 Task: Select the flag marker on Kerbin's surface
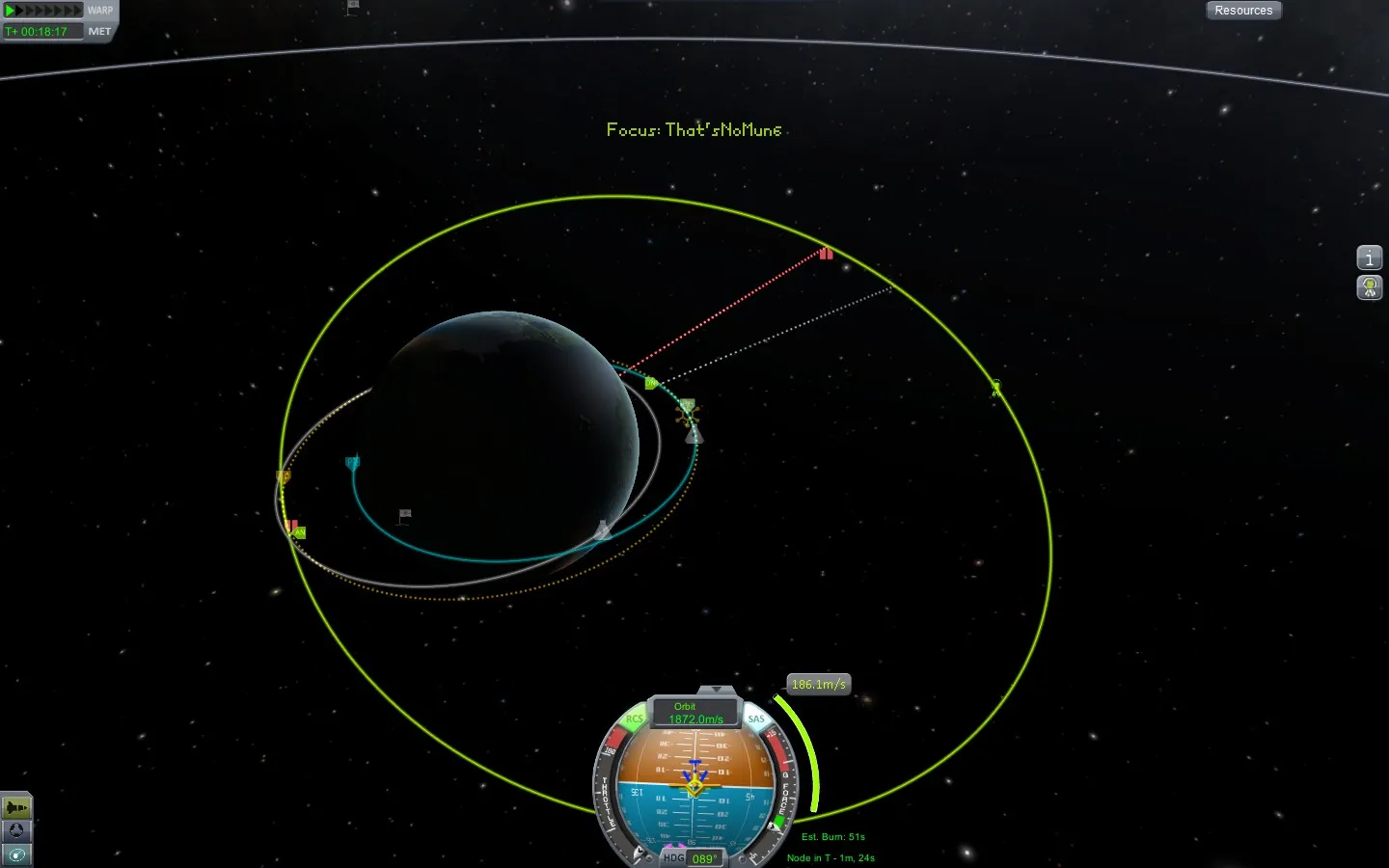click(x=404, y=516)
